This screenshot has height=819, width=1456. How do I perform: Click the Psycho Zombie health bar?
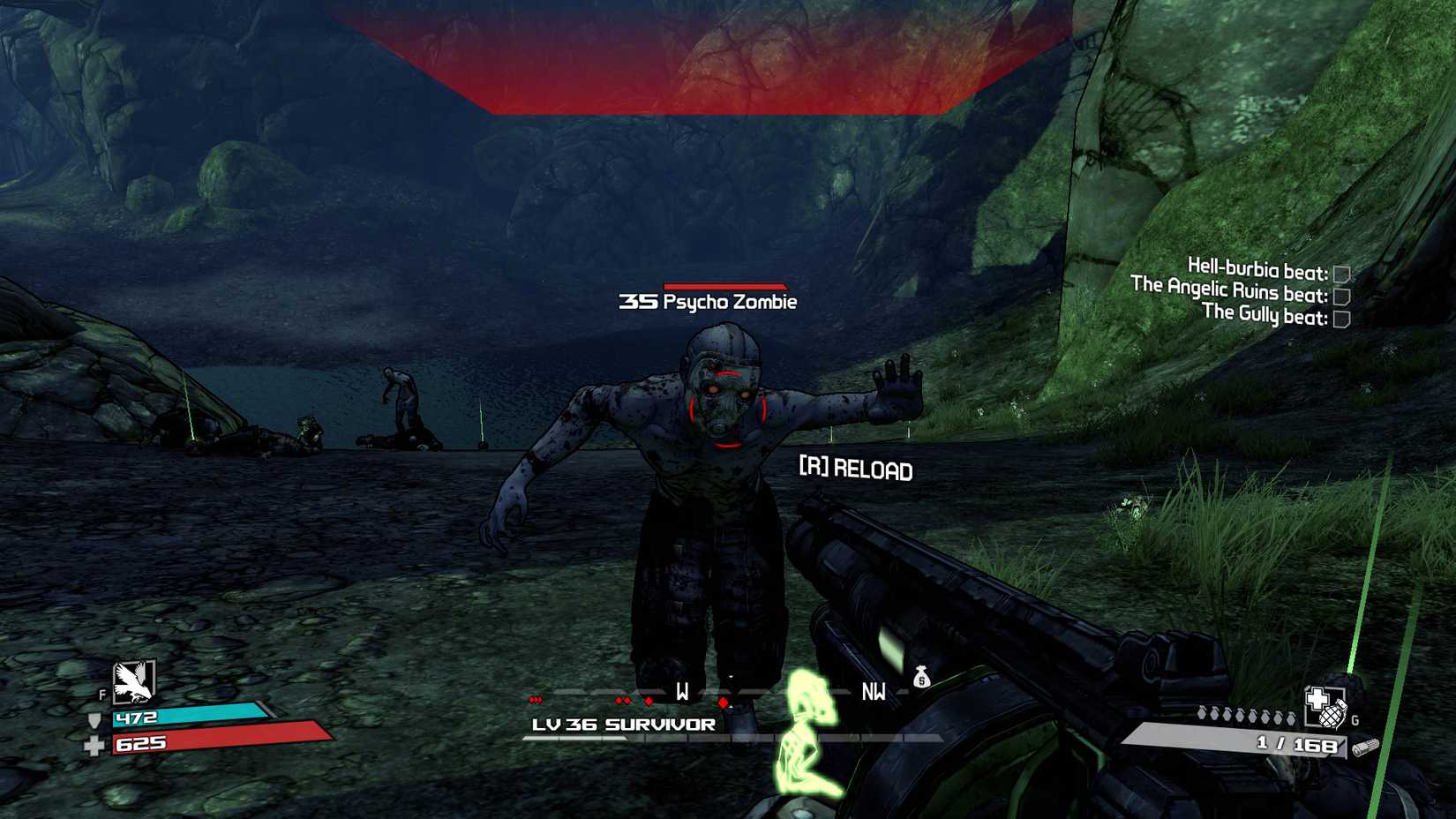(725, 287)
